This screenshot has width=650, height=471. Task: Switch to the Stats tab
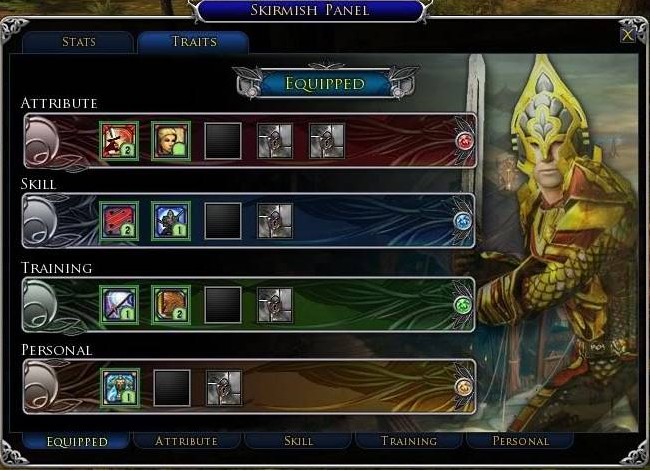pos(77,43)
